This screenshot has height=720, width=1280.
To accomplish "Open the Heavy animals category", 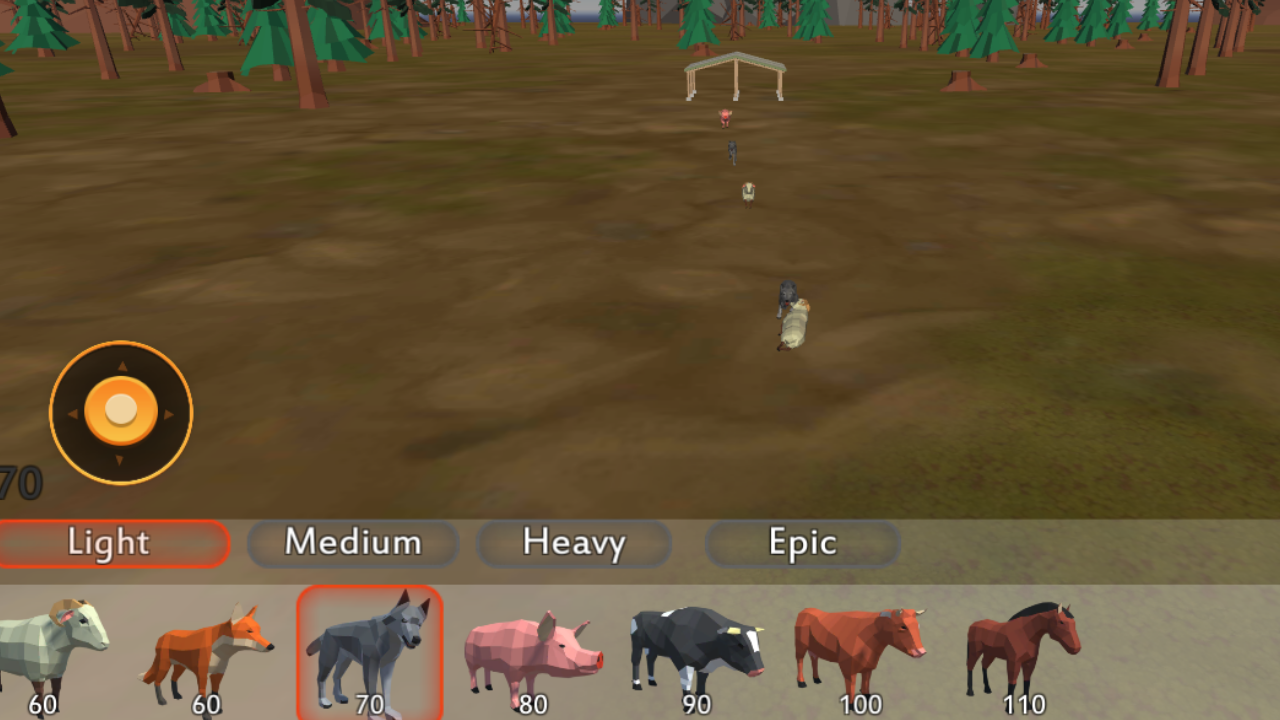I will (x=573, y=543).
